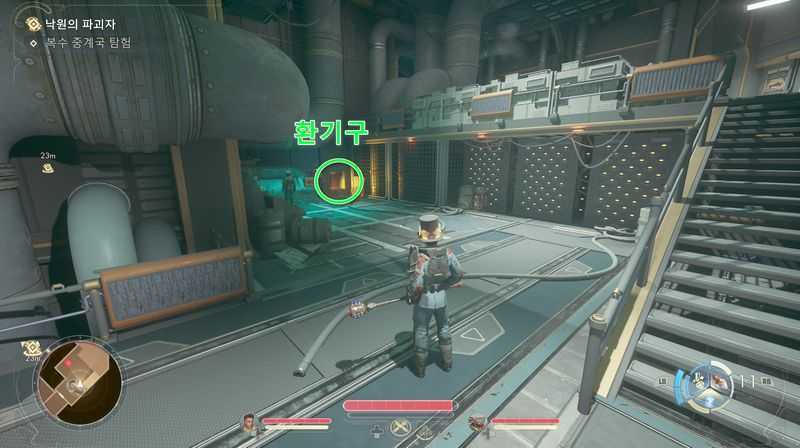
Task: Click the quest marker icon above the minimap
Action: pyautogui.click(x=32, y=347)
